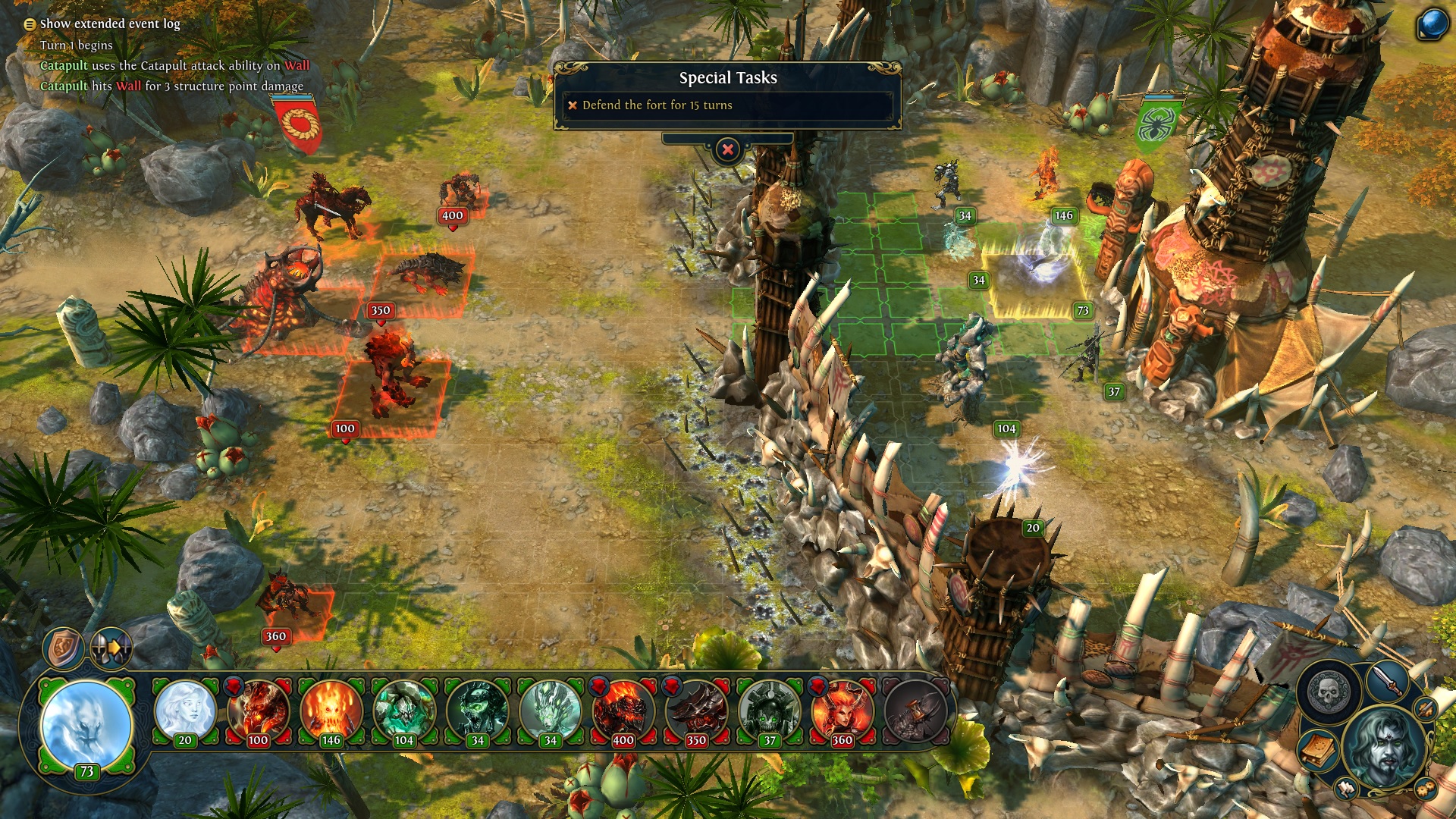Use the hero sword attack
The width and height of the screenshot is (1456, 819).
click(1389, 680)
